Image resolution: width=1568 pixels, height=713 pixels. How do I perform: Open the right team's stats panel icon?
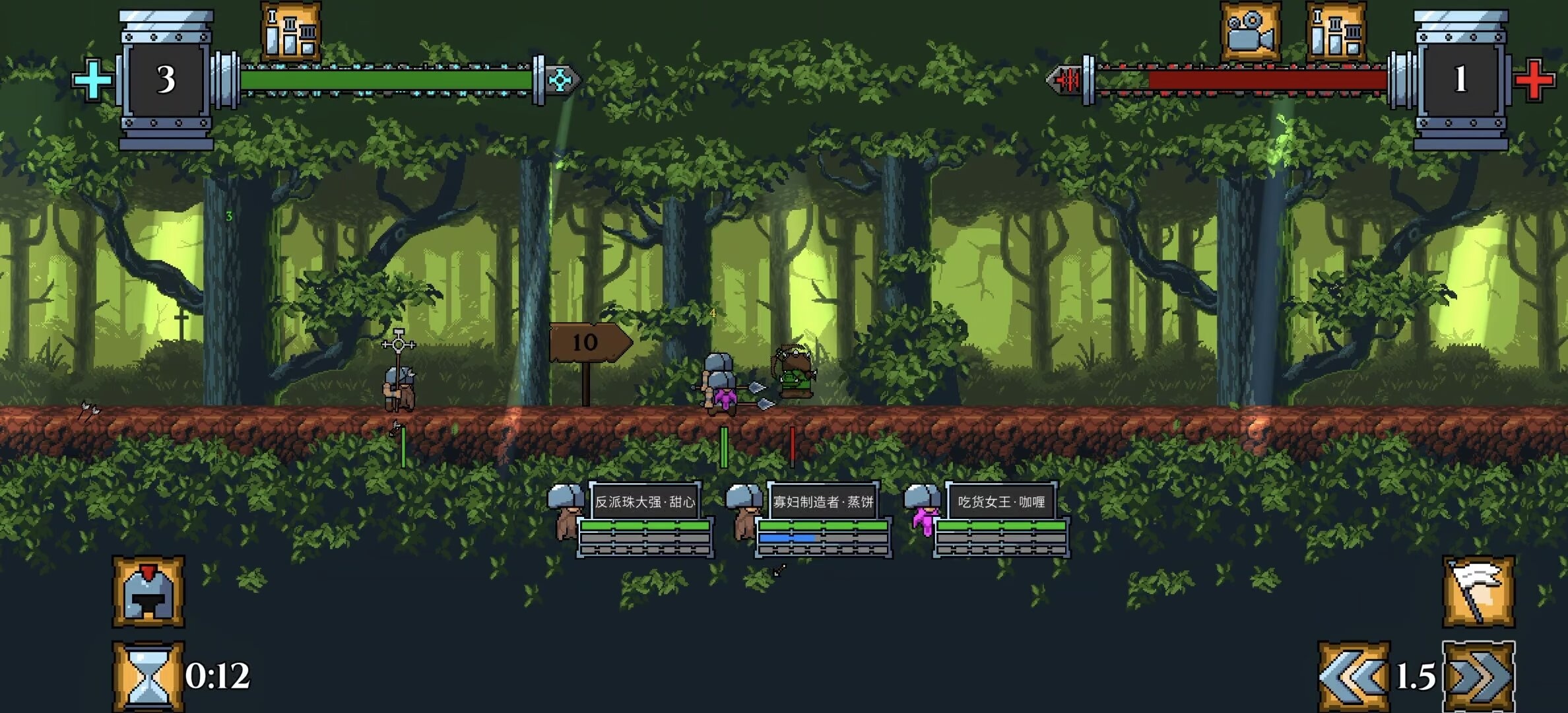(x=1336, y=32)
